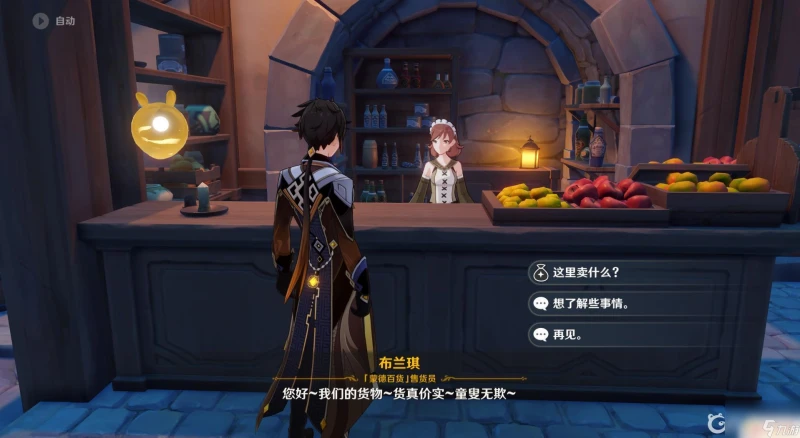Choose the 这里卖什么？ shop dialogue option
Screen dimensions: 800x438
[x=600, y=272]
